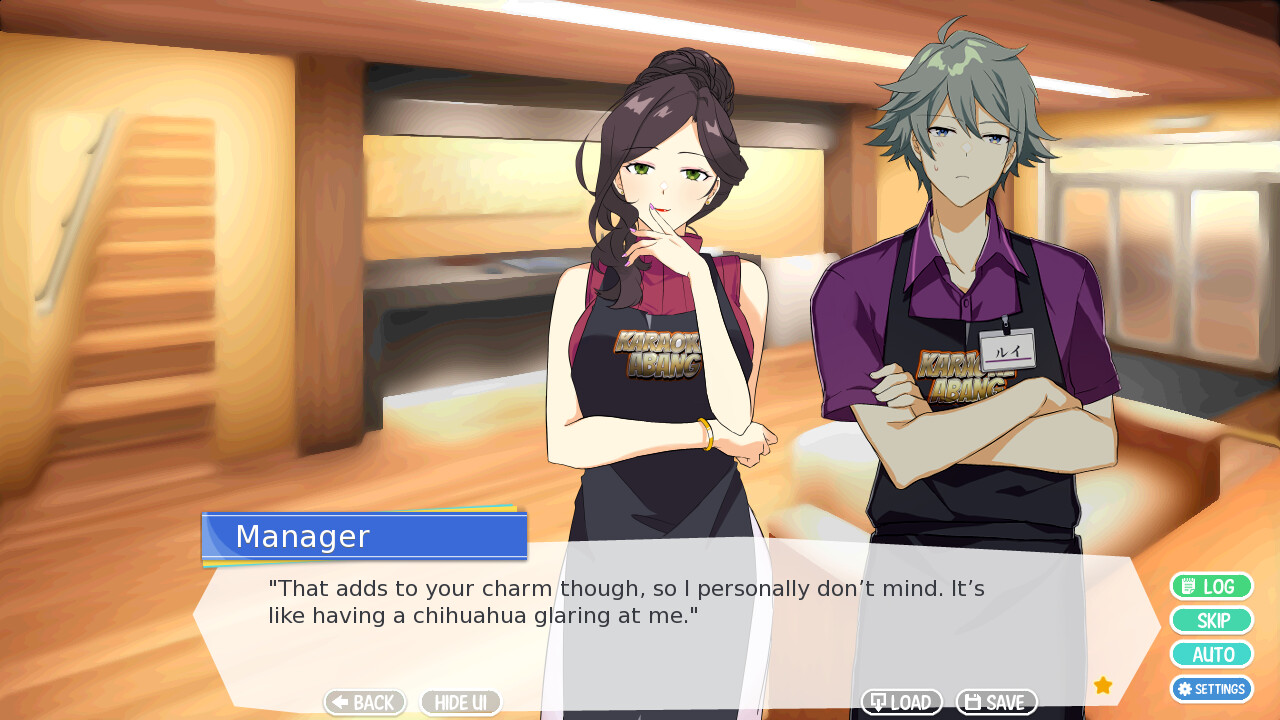Image resolution: width=1280 pixels, height=720 pixels.
Task: Toggle Auto advance mode
Action: coord(1211,655)
